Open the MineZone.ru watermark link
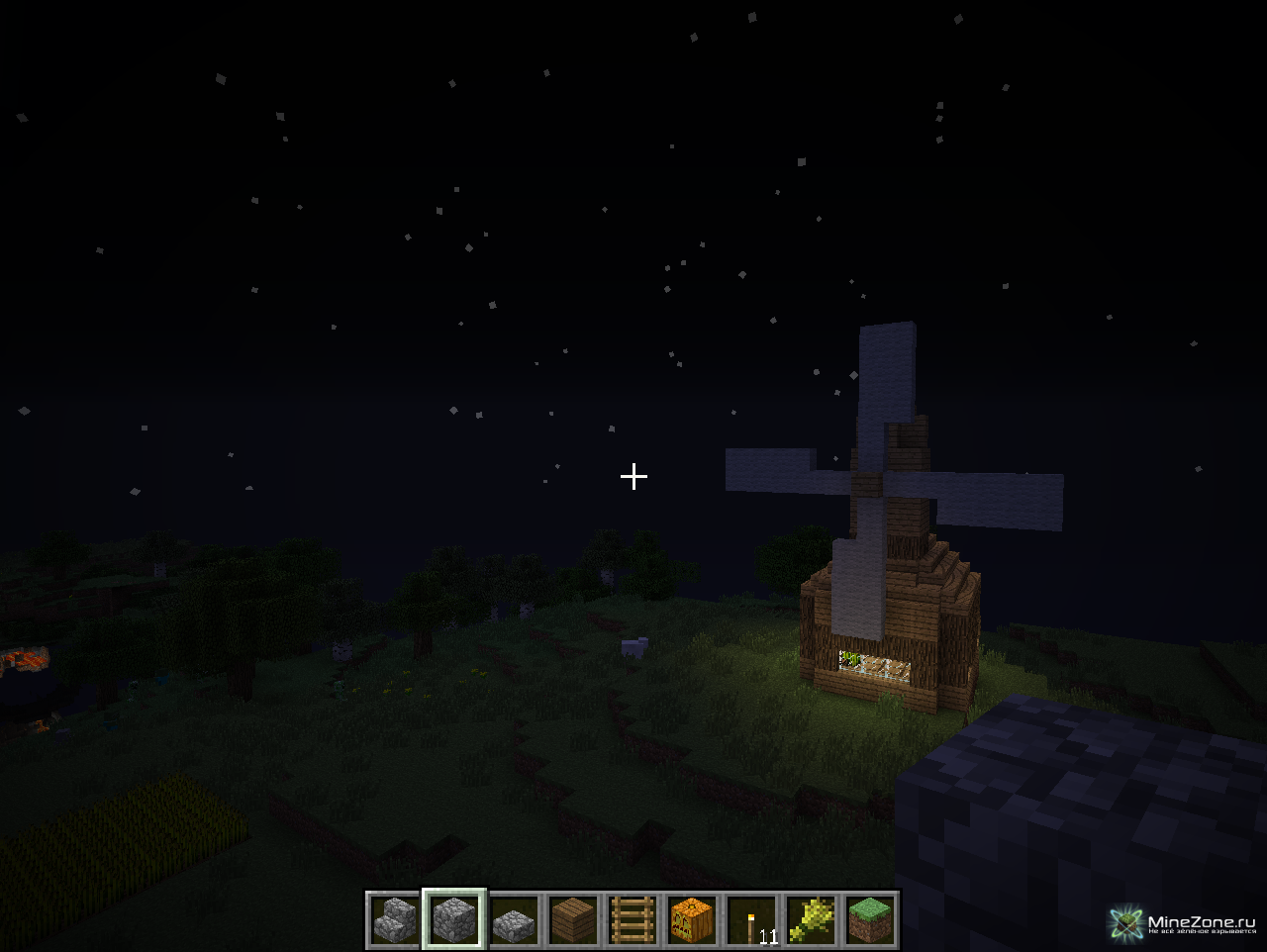This screenshot has height=952, width=1267. [1184, 924]
